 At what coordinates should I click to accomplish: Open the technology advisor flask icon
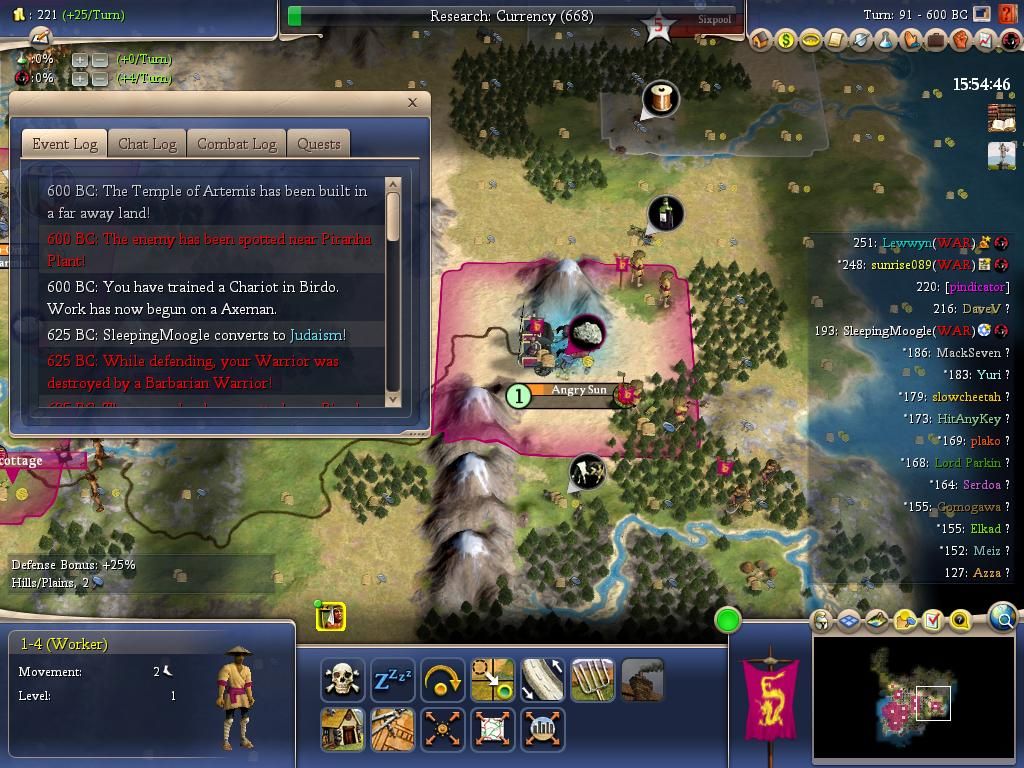point(886,41)
